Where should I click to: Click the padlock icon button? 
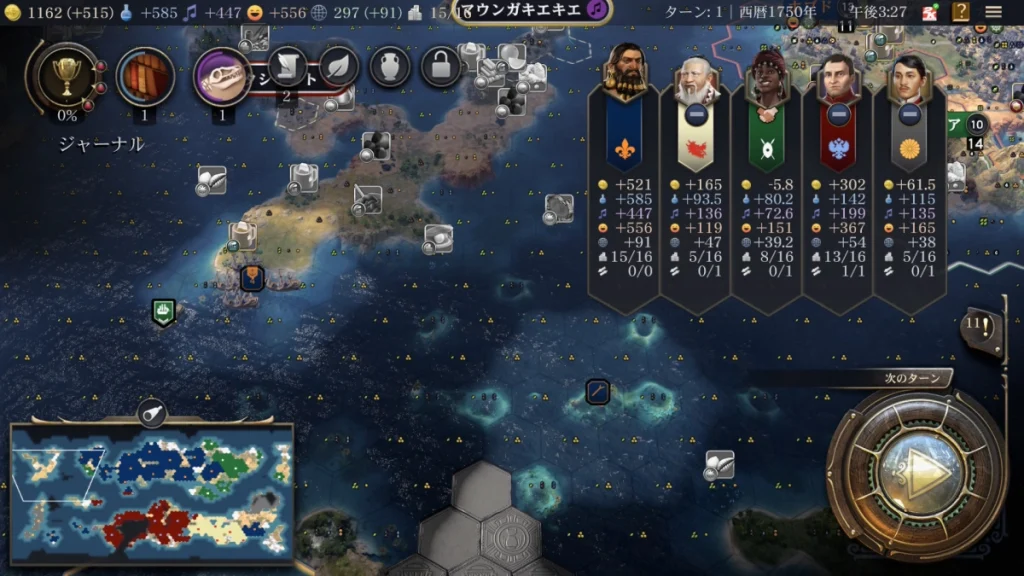pos(441,66)
